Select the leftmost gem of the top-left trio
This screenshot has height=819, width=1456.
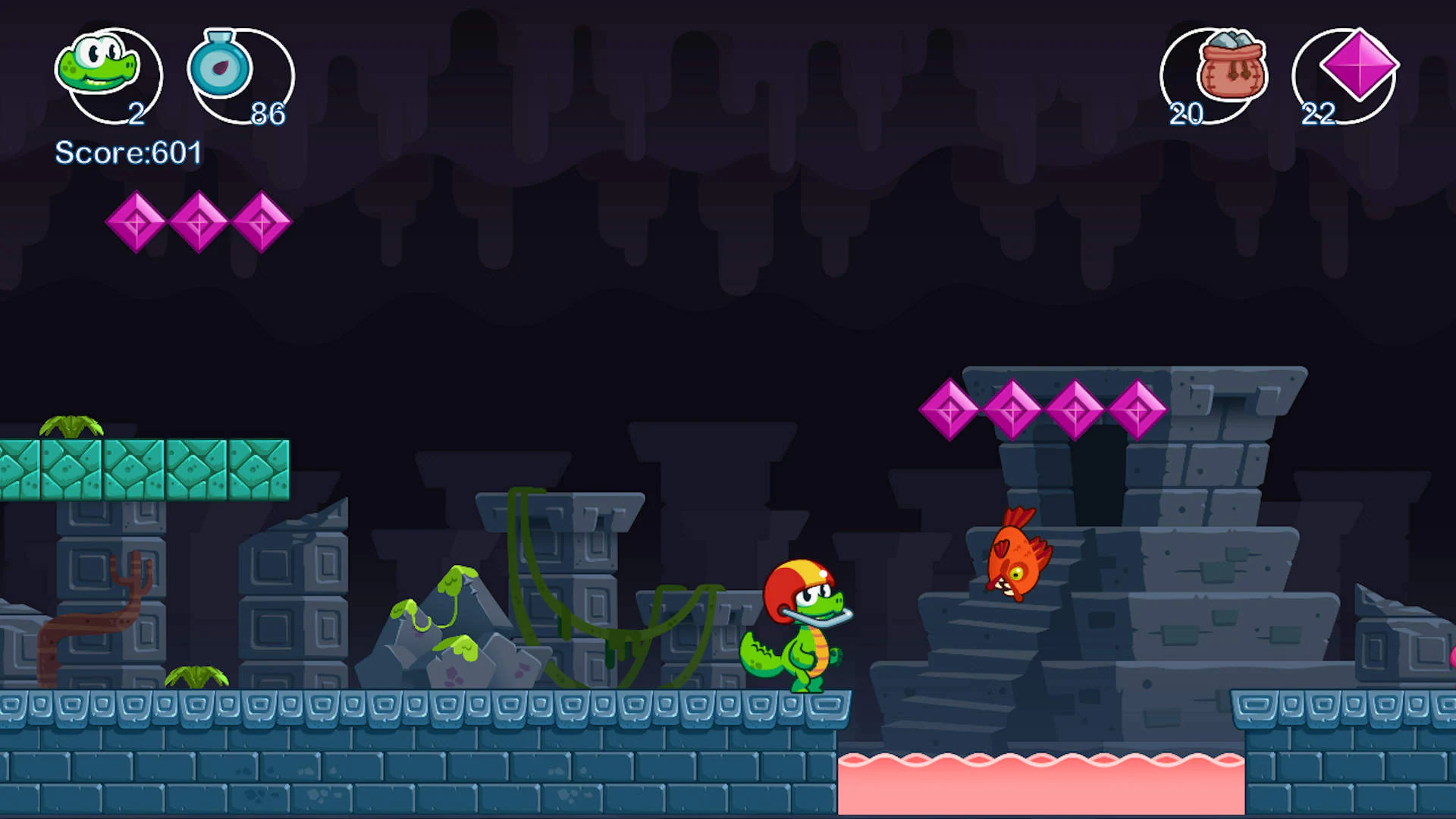pyautogui.click(x=139, y=224)
